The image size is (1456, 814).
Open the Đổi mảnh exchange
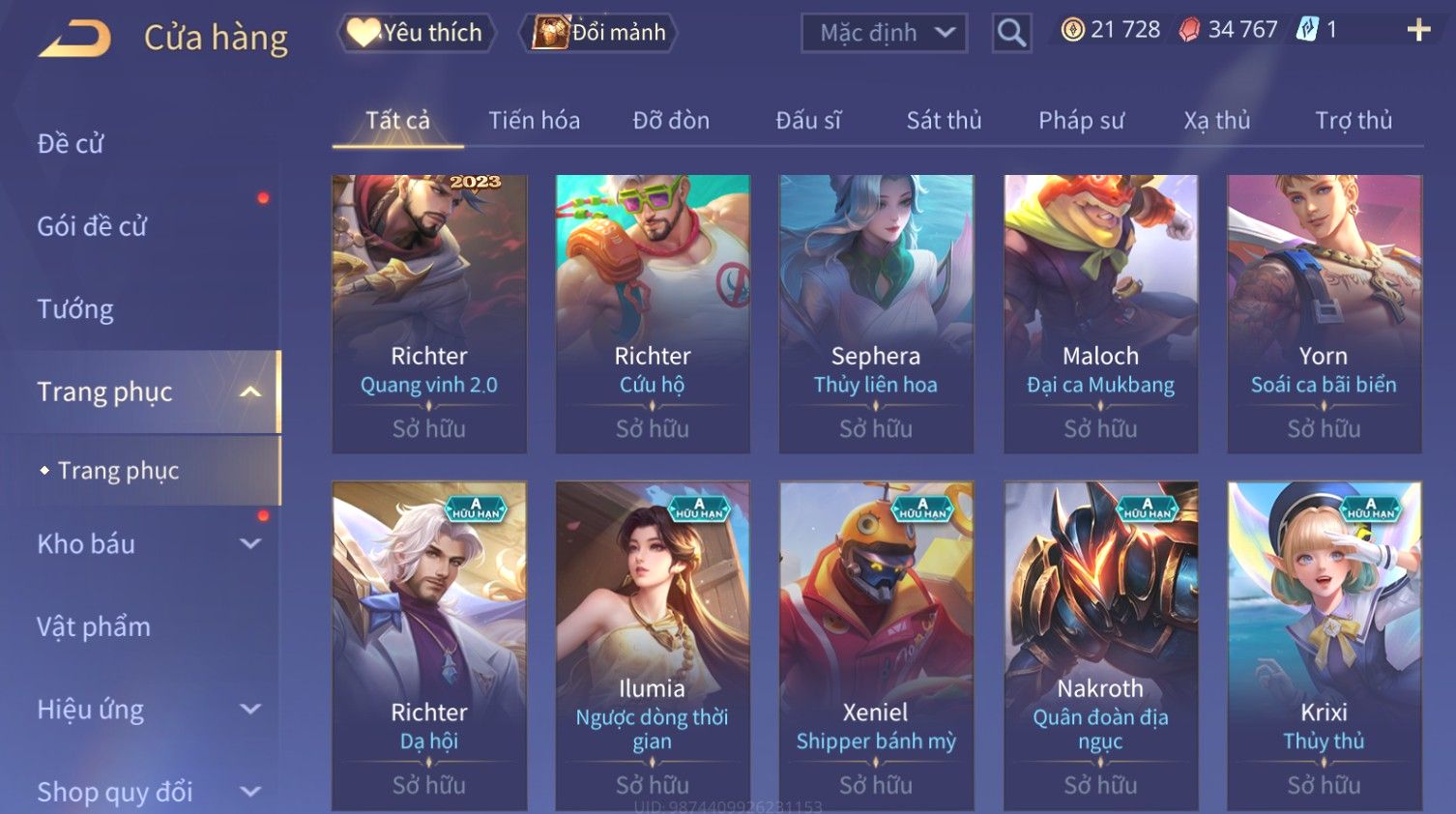(599, 33)
